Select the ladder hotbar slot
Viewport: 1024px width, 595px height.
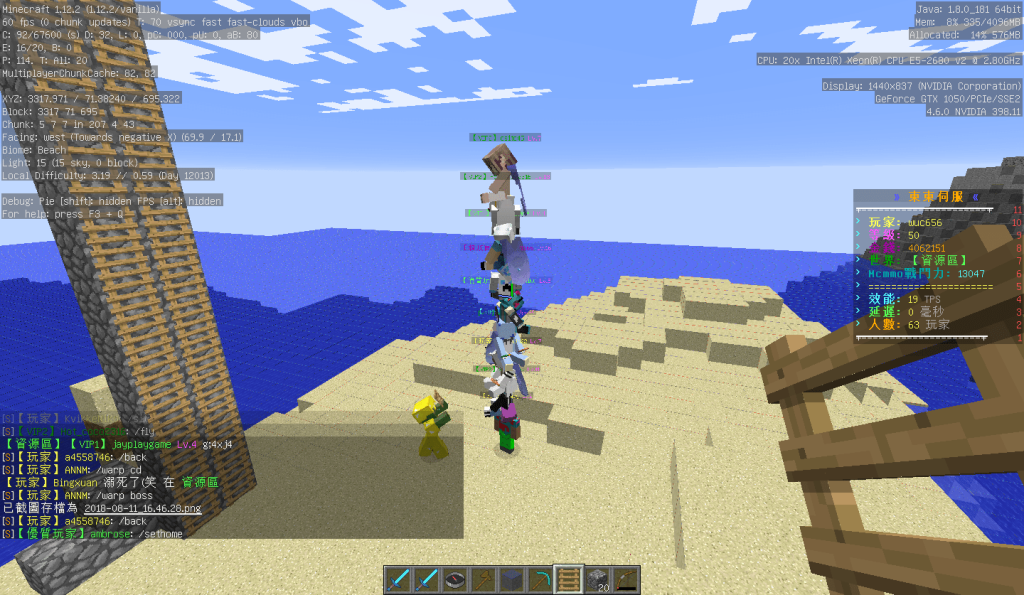[569, 579]
